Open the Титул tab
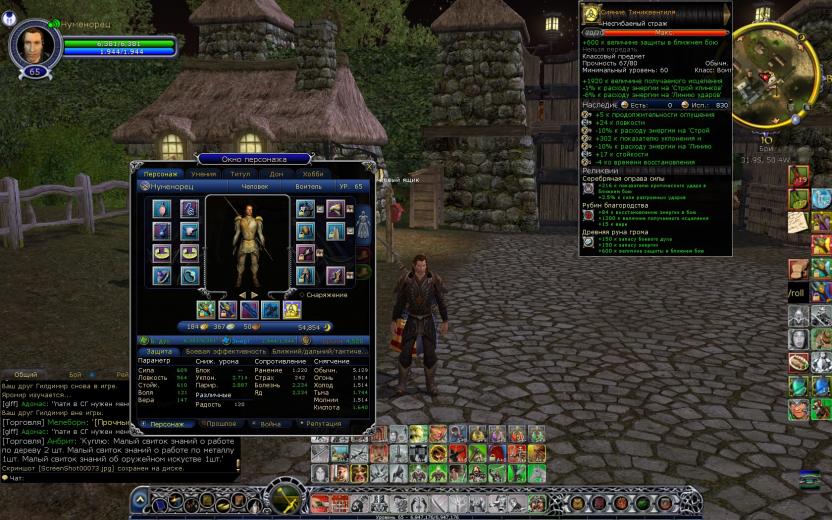 [x=240, y=173]
